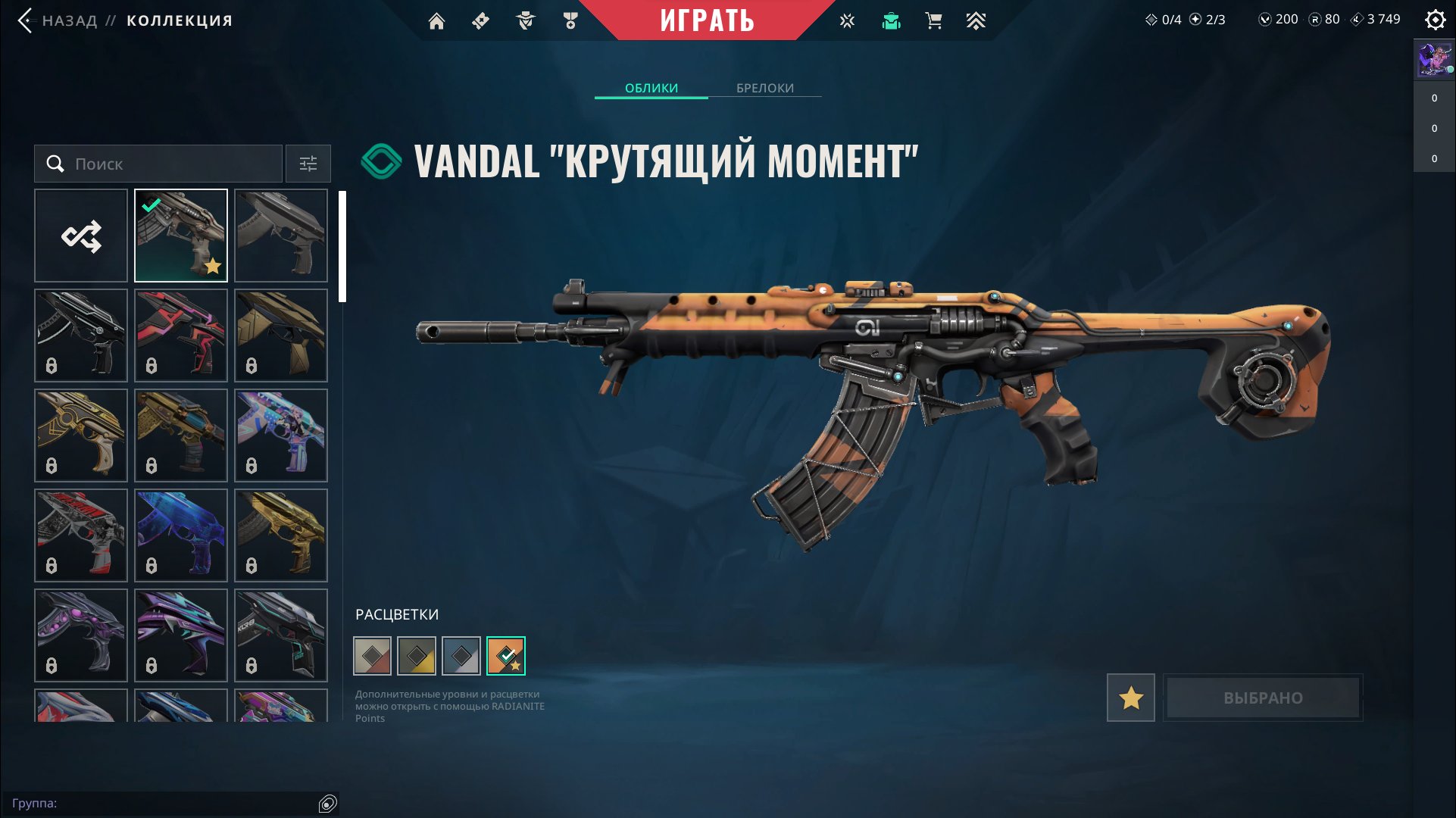This screenshot has width=1456, height=818.
Task: Select the equipped Vandal skin thumbnail
Action: tap(180, 235)
